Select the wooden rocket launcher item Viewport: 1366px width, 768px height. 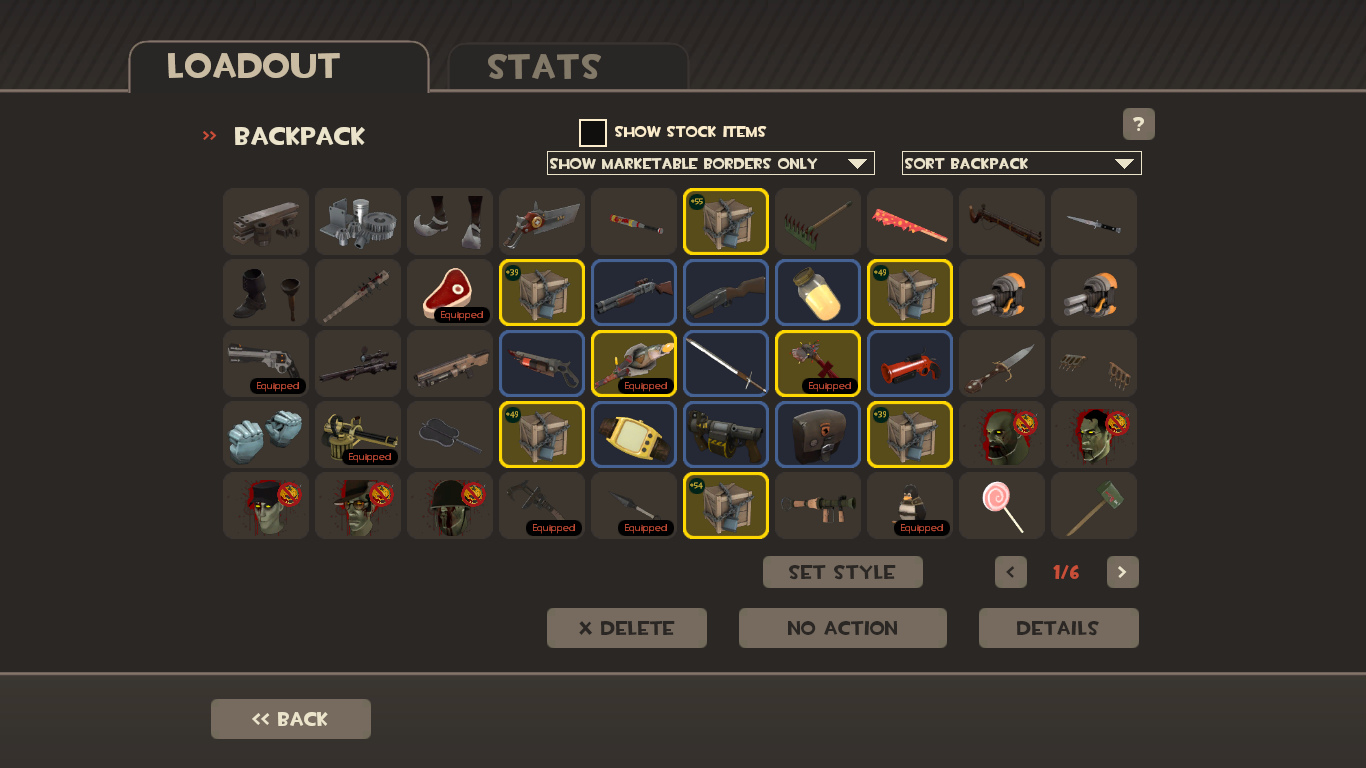[817, 505]
